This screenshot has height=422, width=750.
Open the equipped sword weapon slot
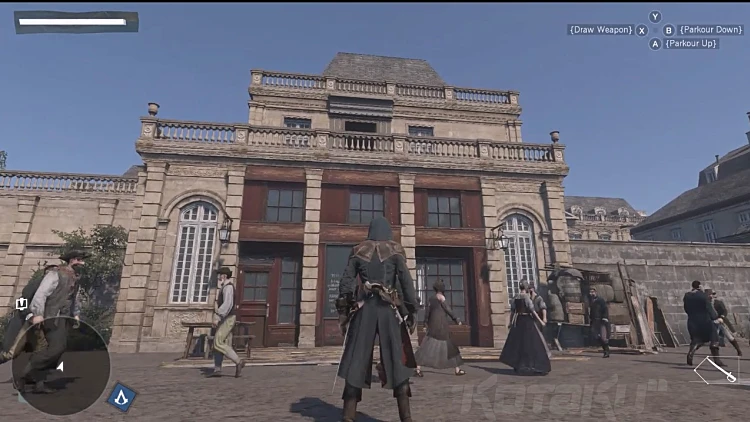[x=716, y=370]
